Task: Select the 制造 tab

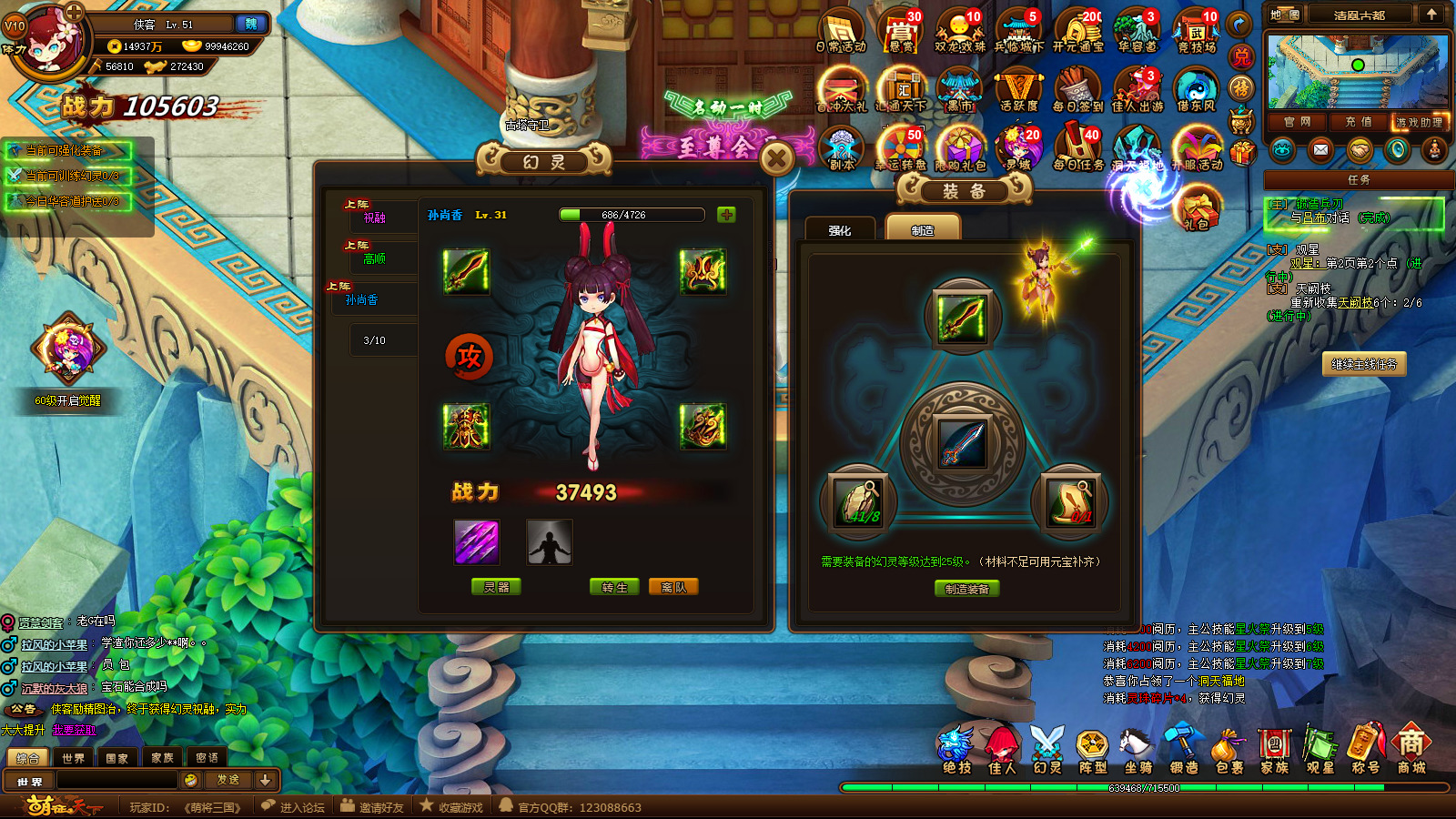Action: 923,230
